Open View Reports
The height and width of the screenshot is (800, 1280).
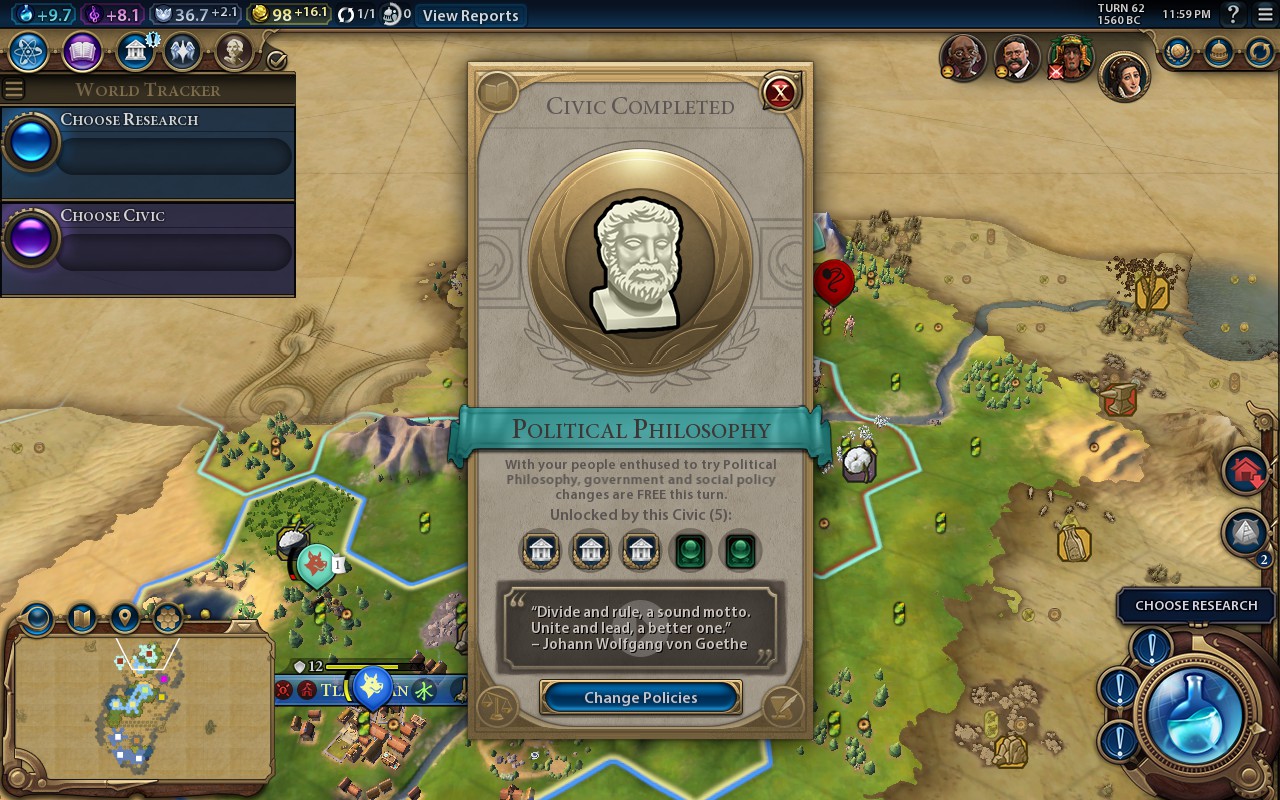pyautogui.click(x=470, y=15)
